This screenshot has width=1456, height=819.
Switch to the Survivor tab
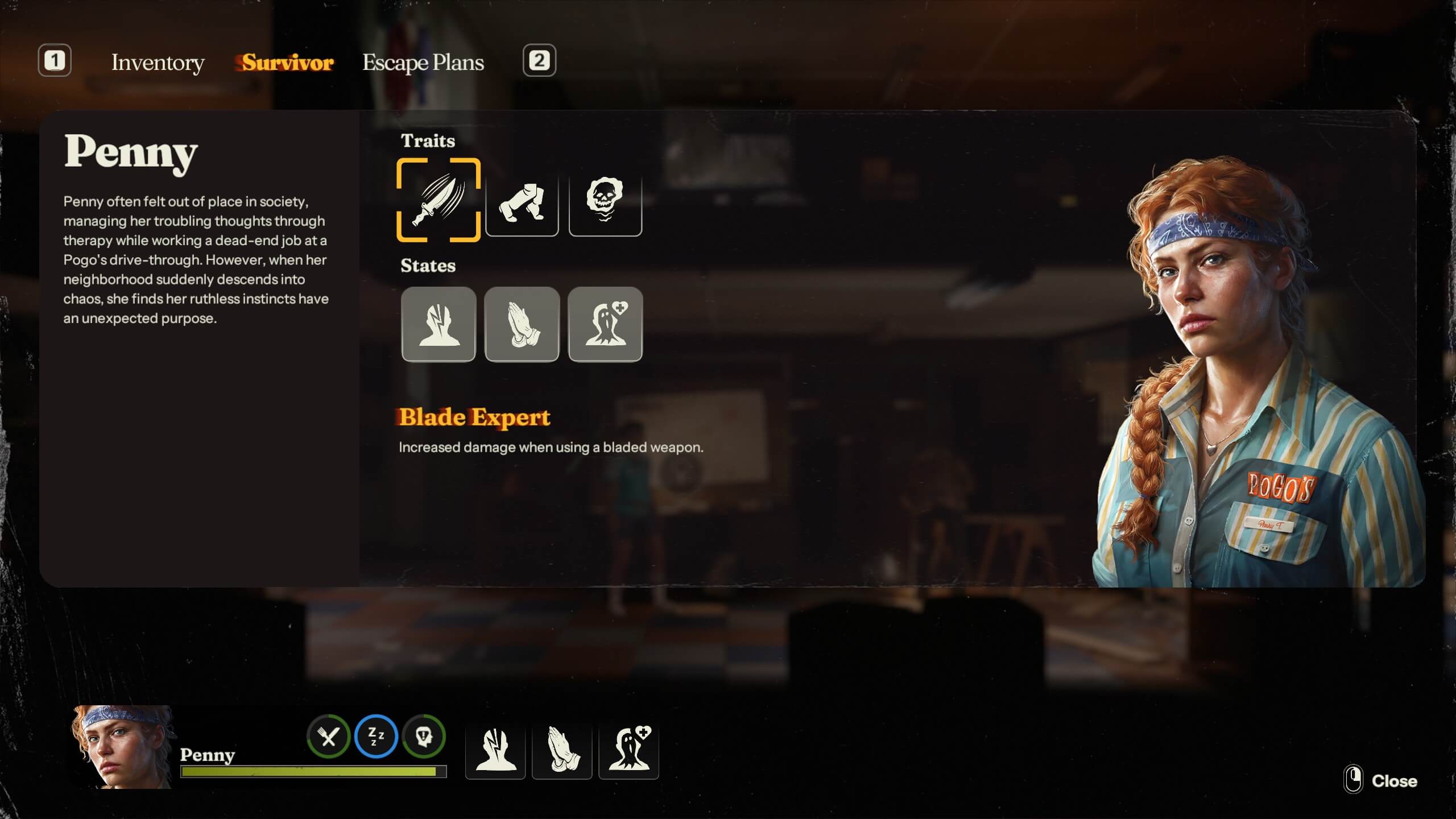(x=287, y=63)
